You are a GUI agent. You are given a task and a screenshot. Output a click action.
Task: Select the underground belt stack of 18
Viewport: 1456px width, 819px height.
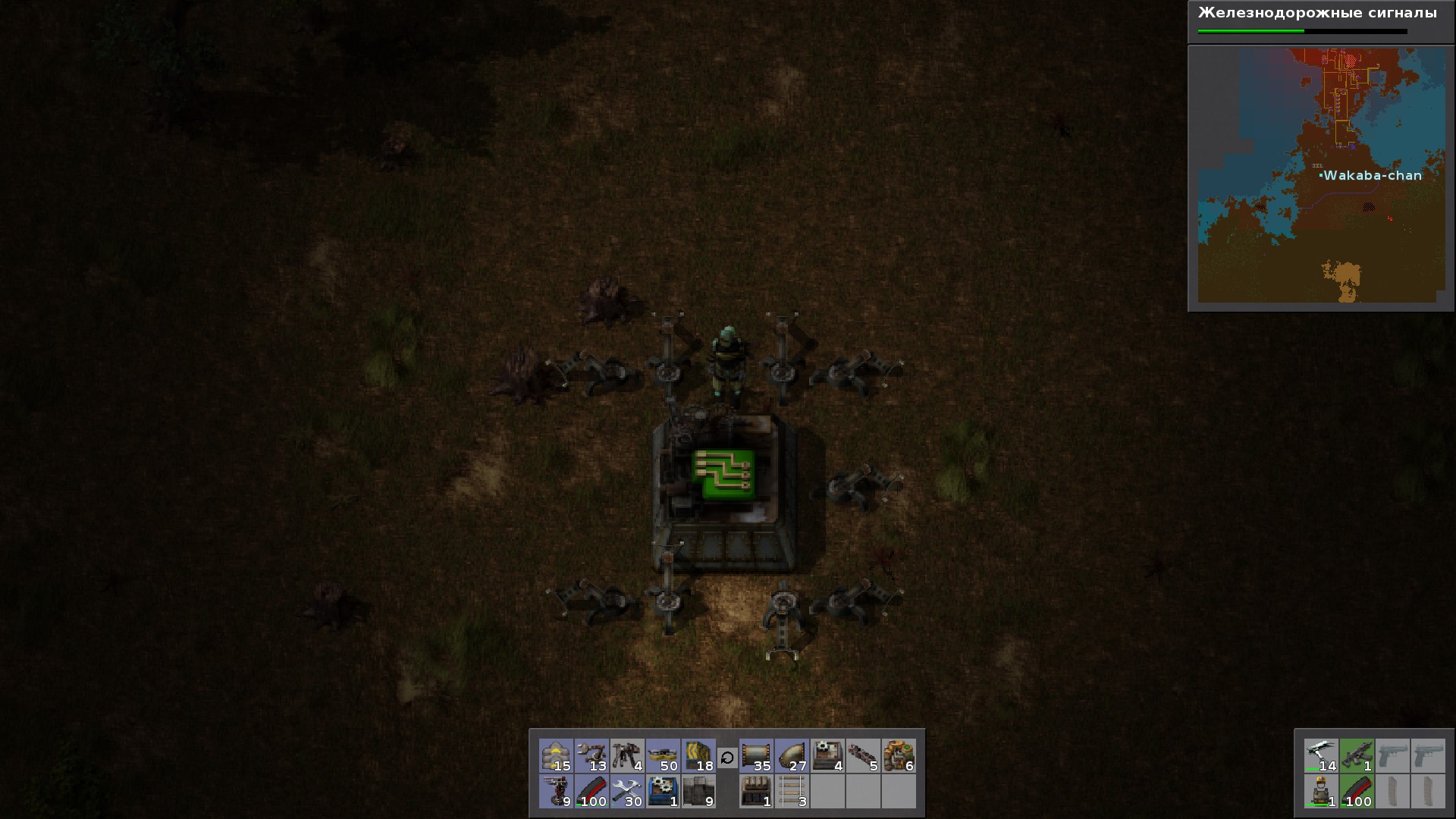pos(698,756)
